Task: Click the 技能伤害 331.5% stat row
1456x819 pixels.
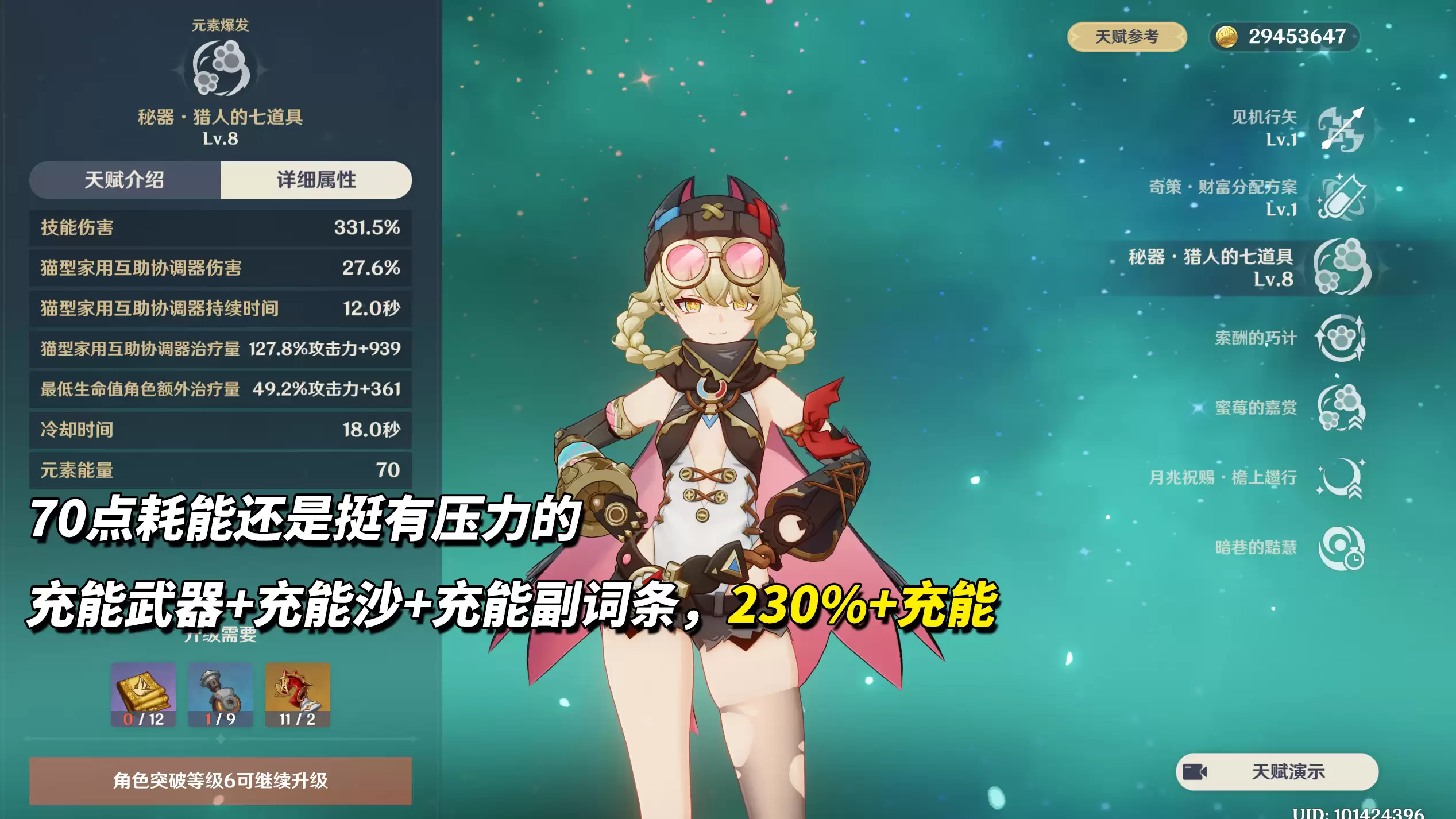Action: tap(220, 228)
